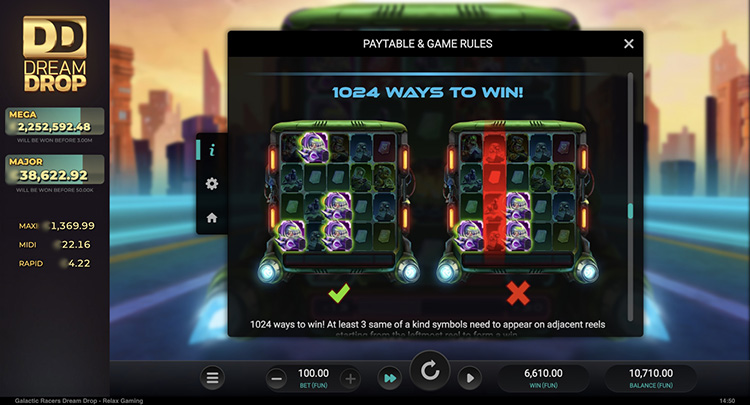Spin the reels with the circular arrow
750x405 pixels.
pyautogui.click(x=430, y=373)
